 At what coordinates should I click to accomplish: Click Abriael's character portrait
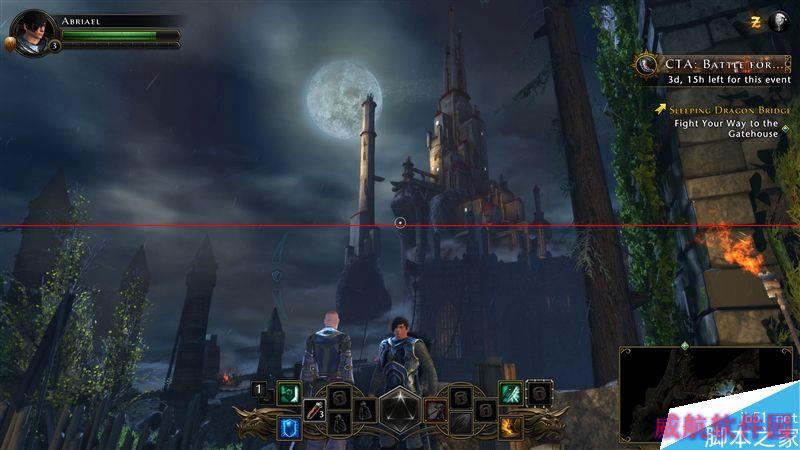33,31
